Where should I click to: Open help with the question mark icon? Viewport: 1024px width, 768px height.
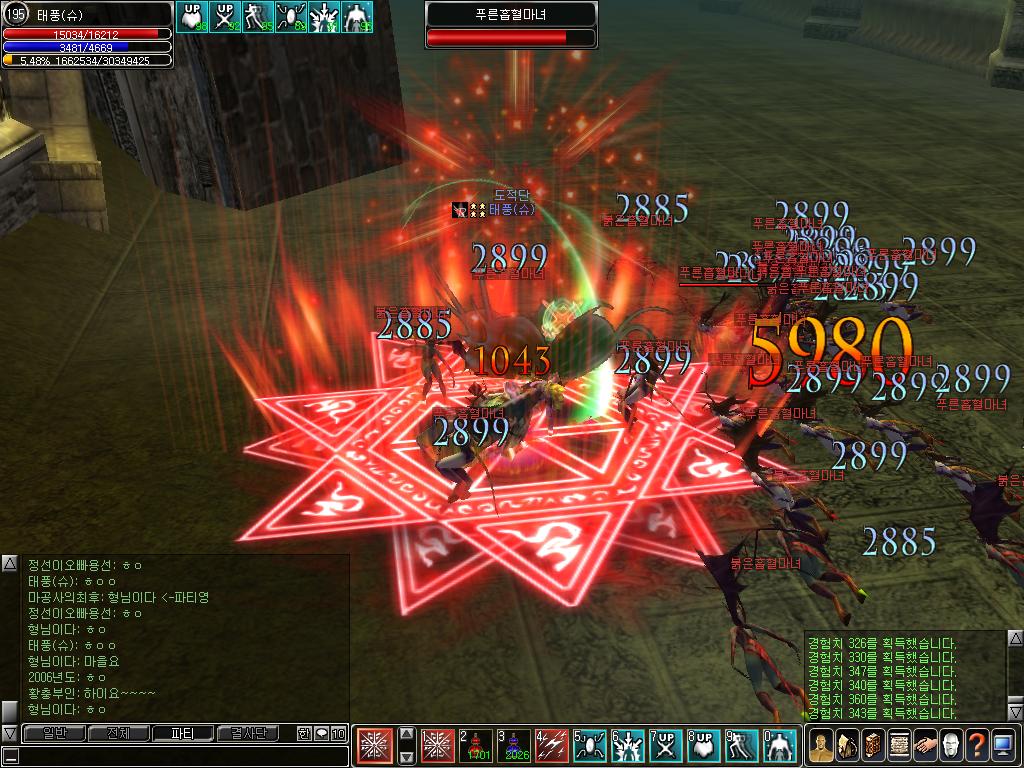(x=977, y=745)
